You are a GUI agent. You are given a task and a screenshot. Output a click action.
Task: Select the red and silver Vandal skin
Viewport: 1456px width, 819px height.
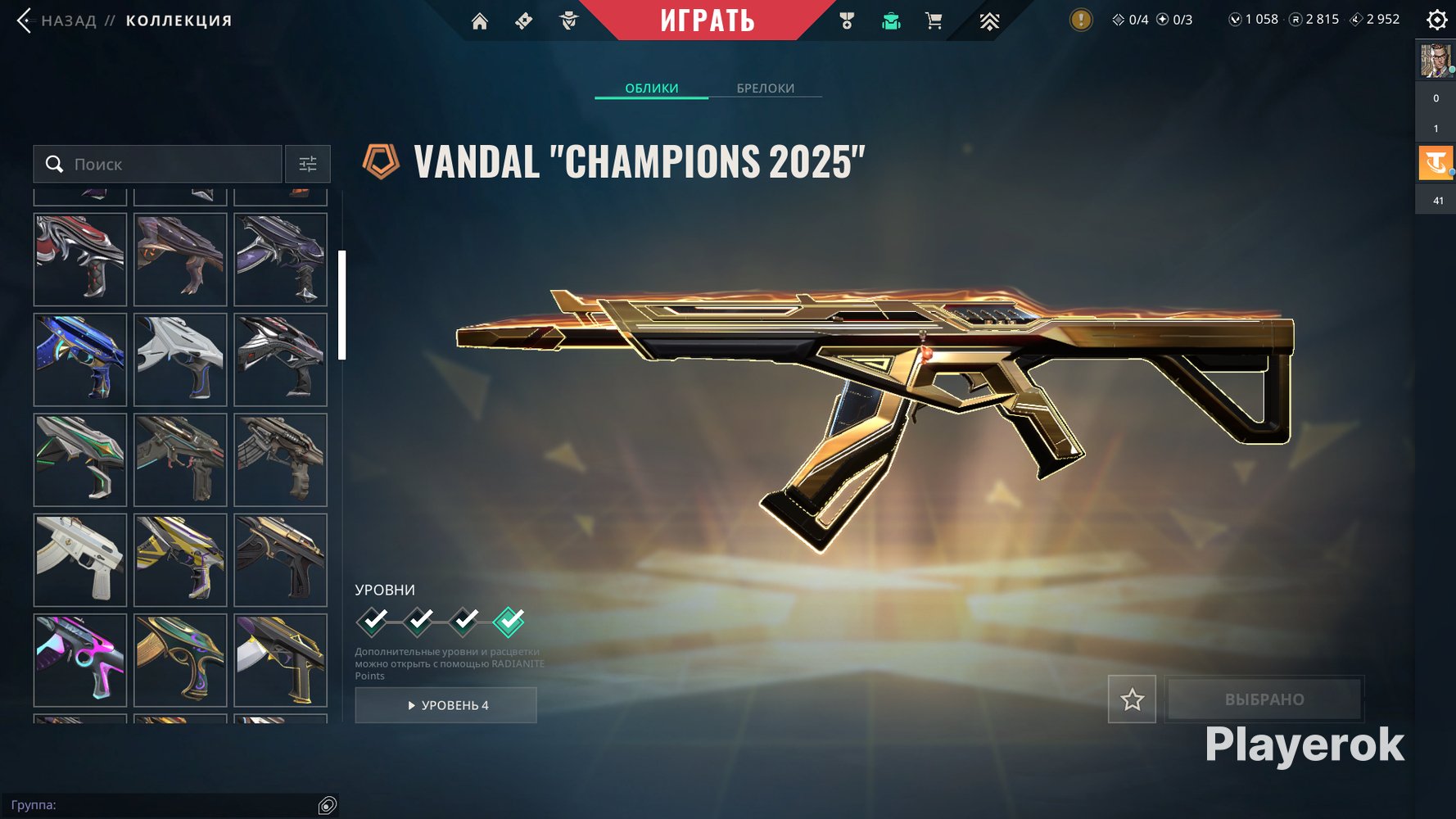coord(80,260)
